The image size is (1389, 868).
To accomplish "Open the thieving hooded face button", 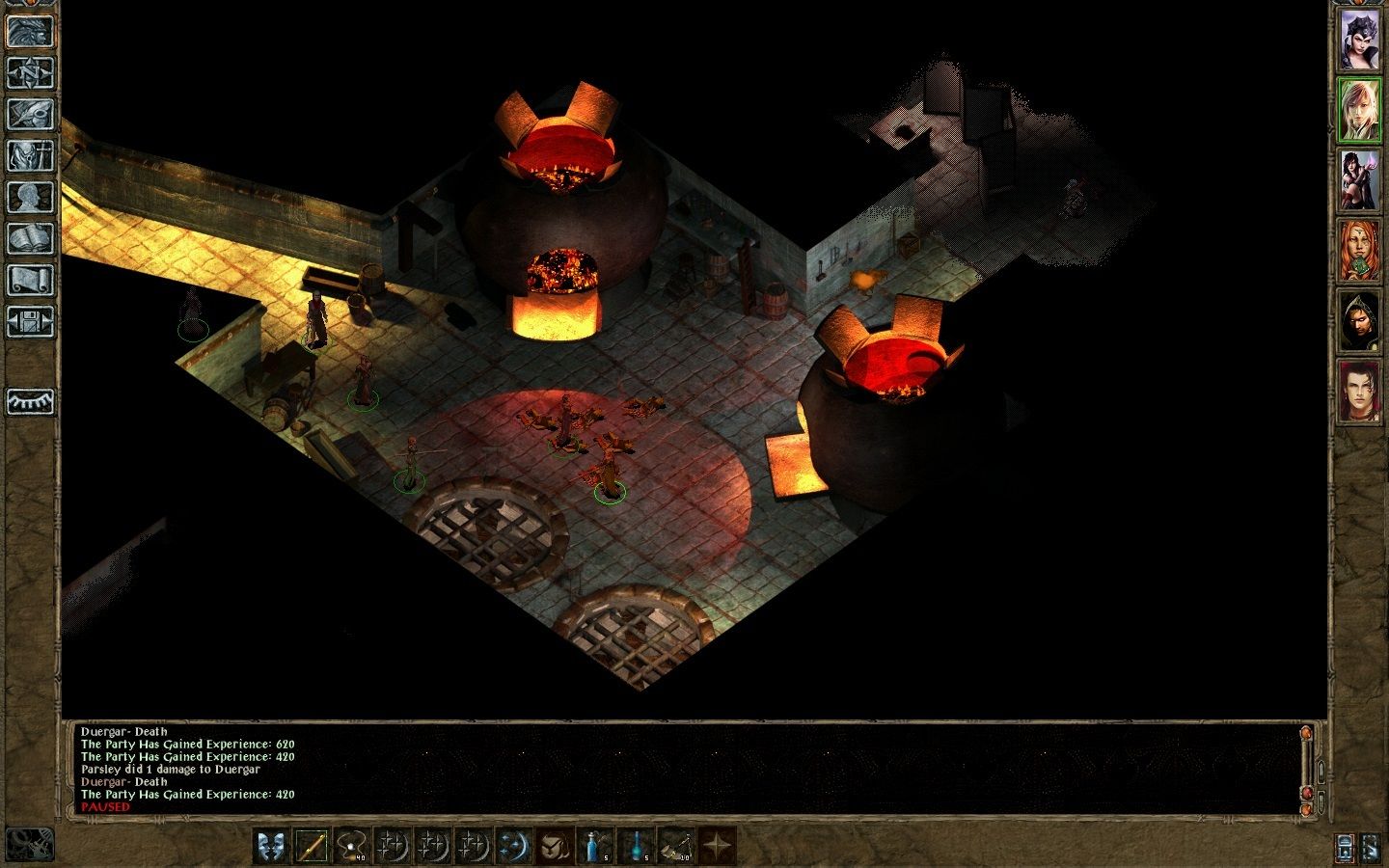I will (554, 846).
